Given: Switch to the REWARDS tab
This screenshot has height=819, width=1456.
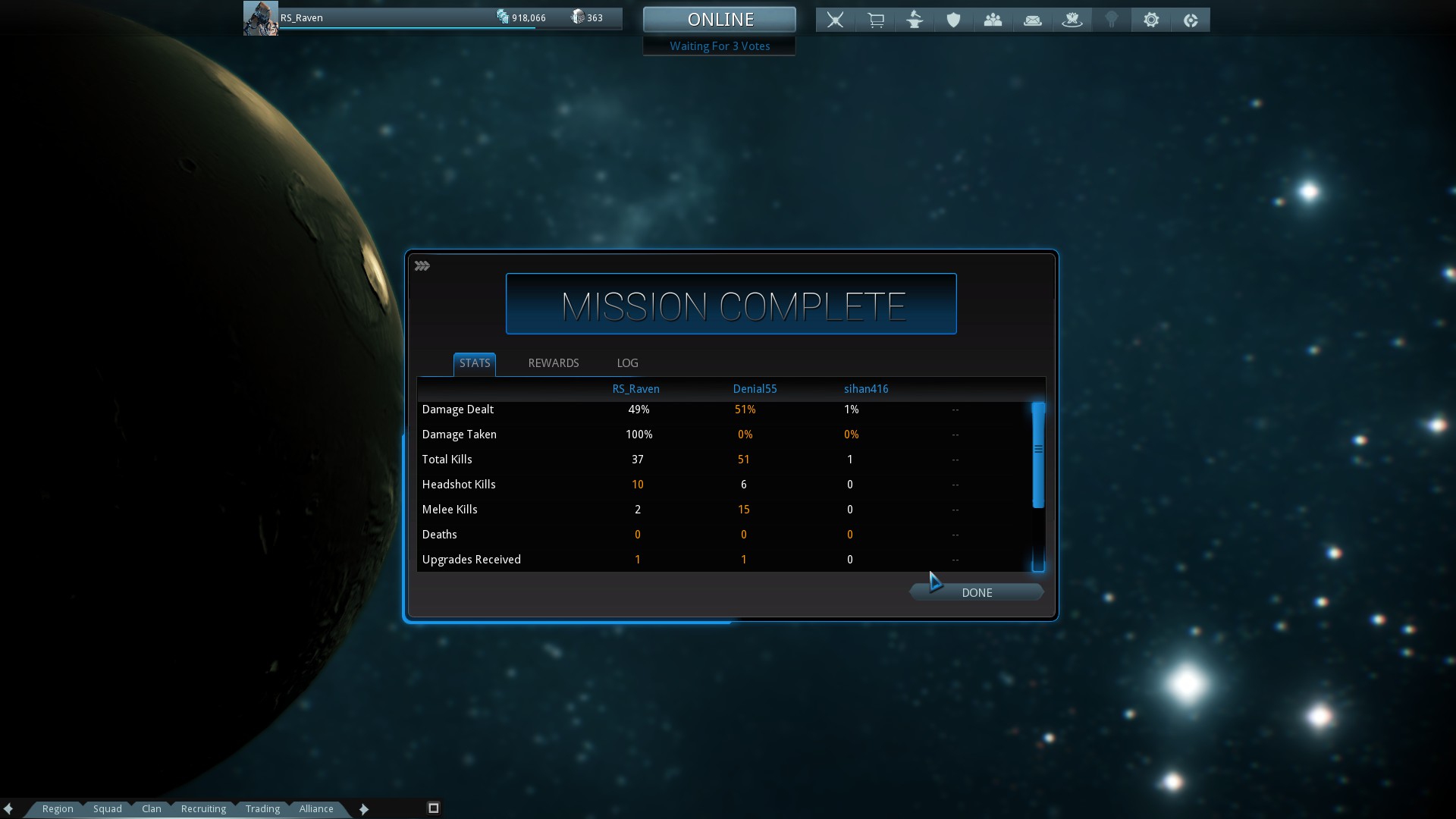Looking at the screenshot, I should tap(553, 363).
